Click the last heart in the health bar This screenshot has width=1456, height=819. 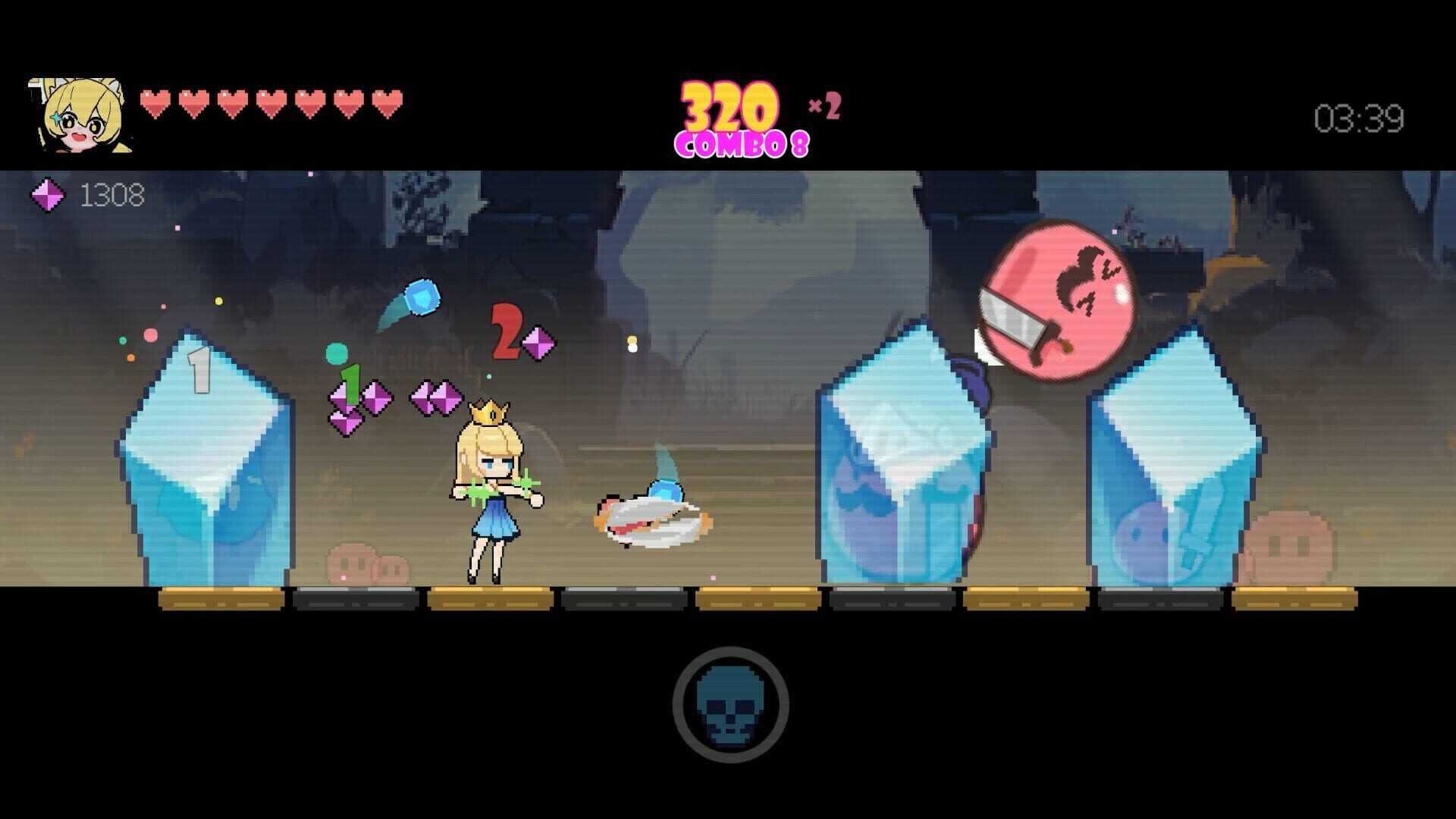[388, 99]
